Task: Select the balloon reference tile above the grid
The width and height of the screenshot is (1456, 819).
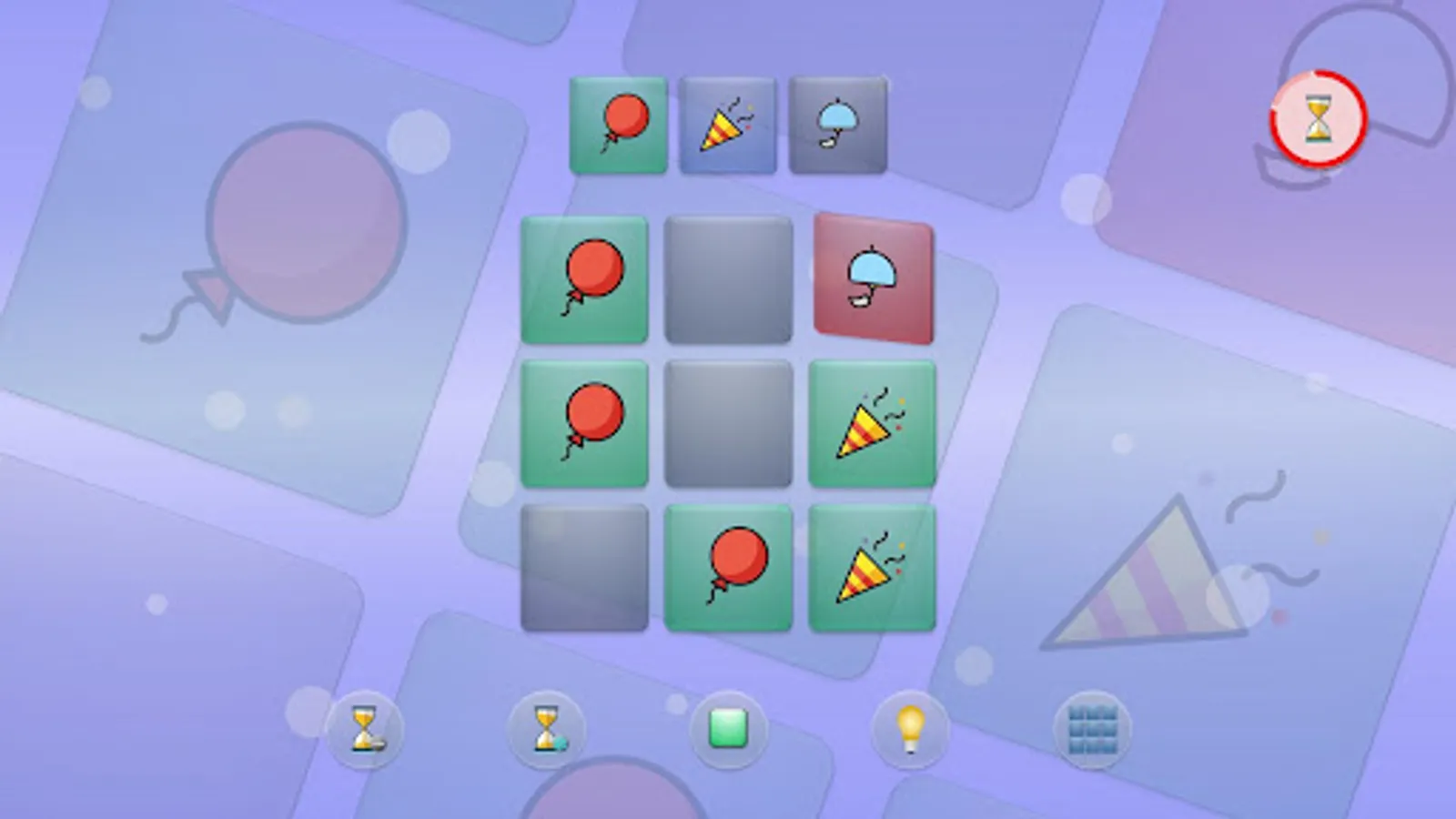Action: (617, 125)
